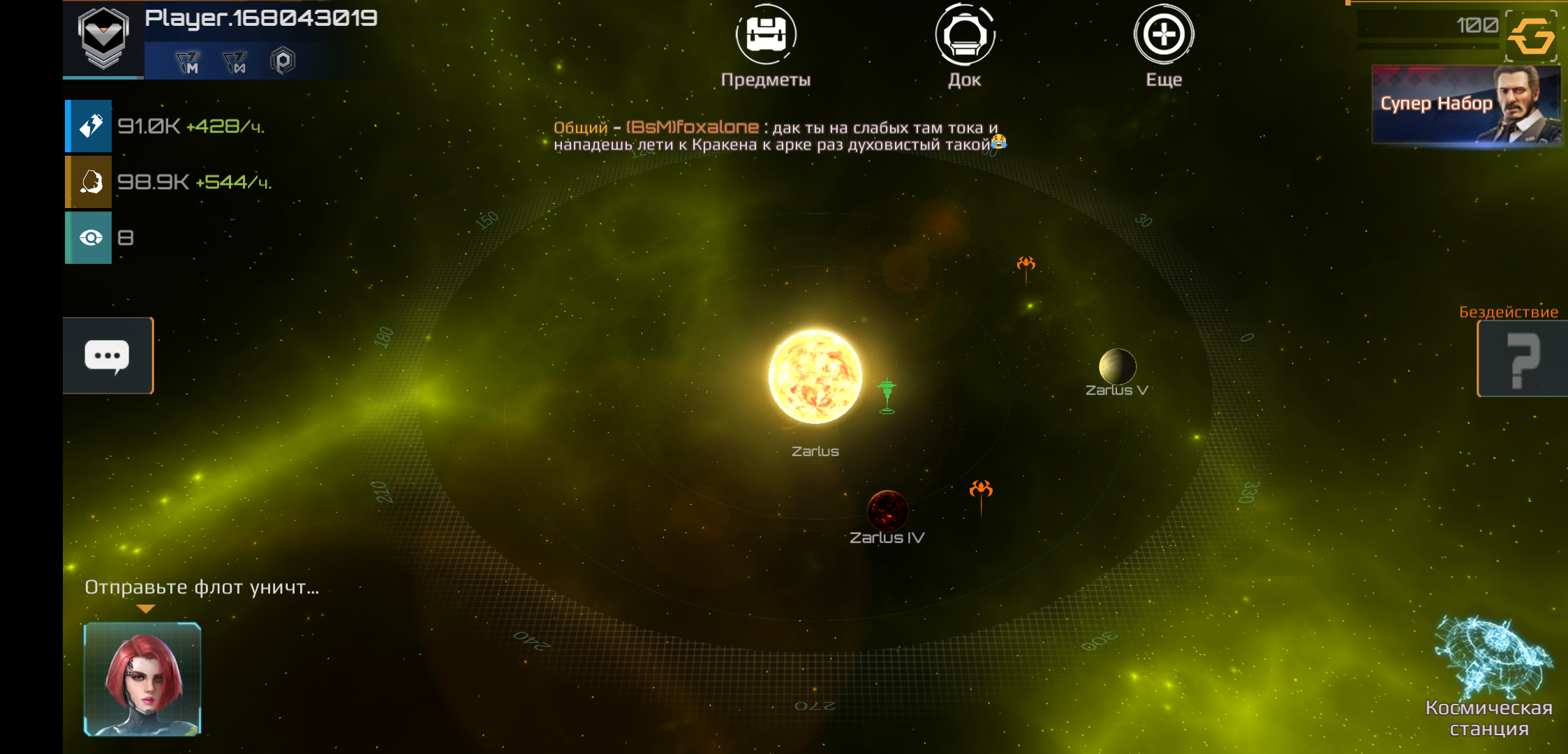Open the mission hint Отправьте флот
Image resolution: width=1568 pixels, height=754 pixels.
click(202, 588)
